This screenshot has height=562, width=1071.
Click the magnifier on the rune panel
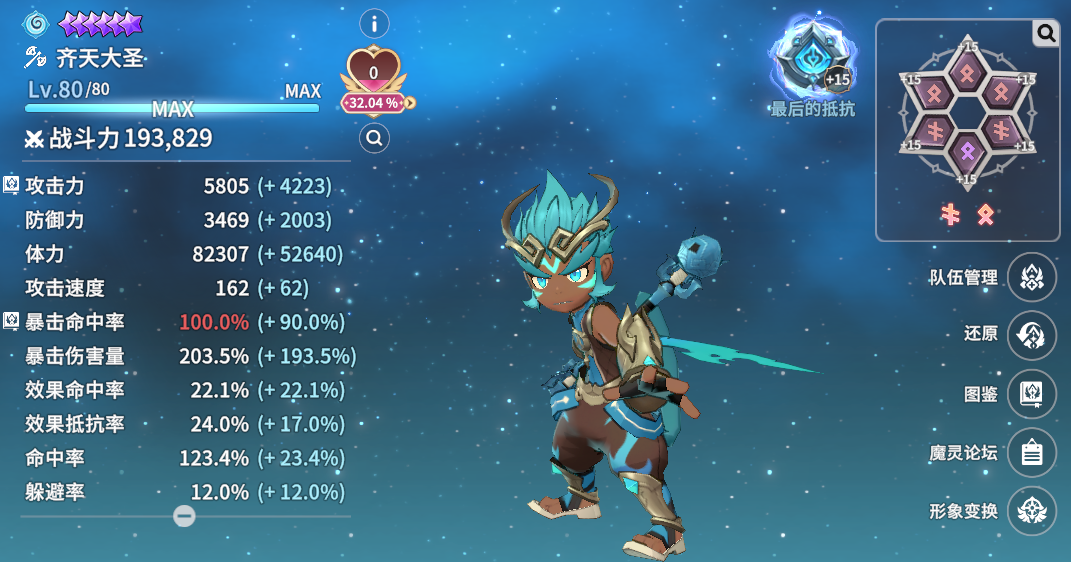[1046, 34]
